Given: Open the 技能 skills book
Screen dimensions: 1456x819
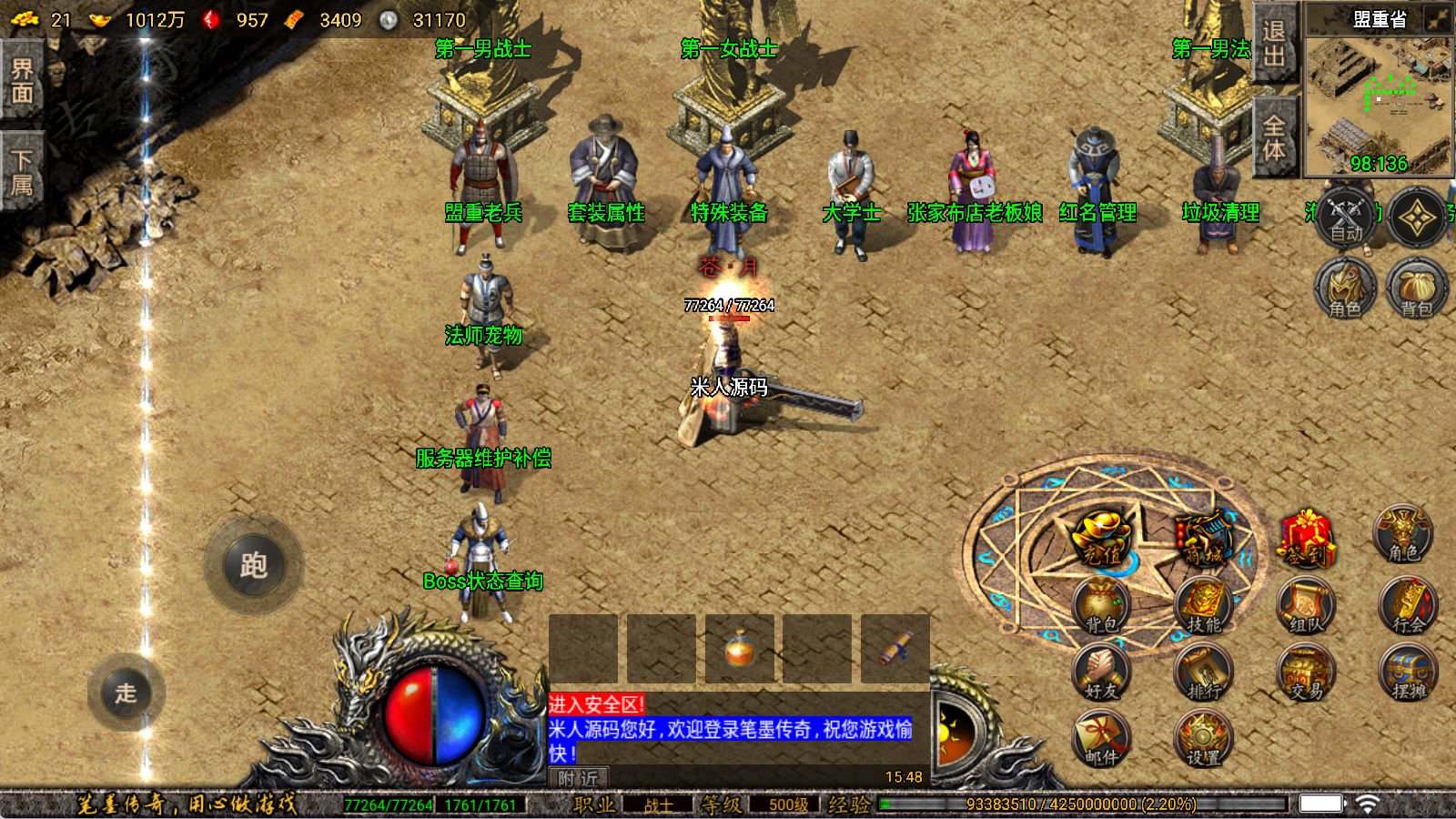Looking at the screenshot, I should [x=1203, y=607].
